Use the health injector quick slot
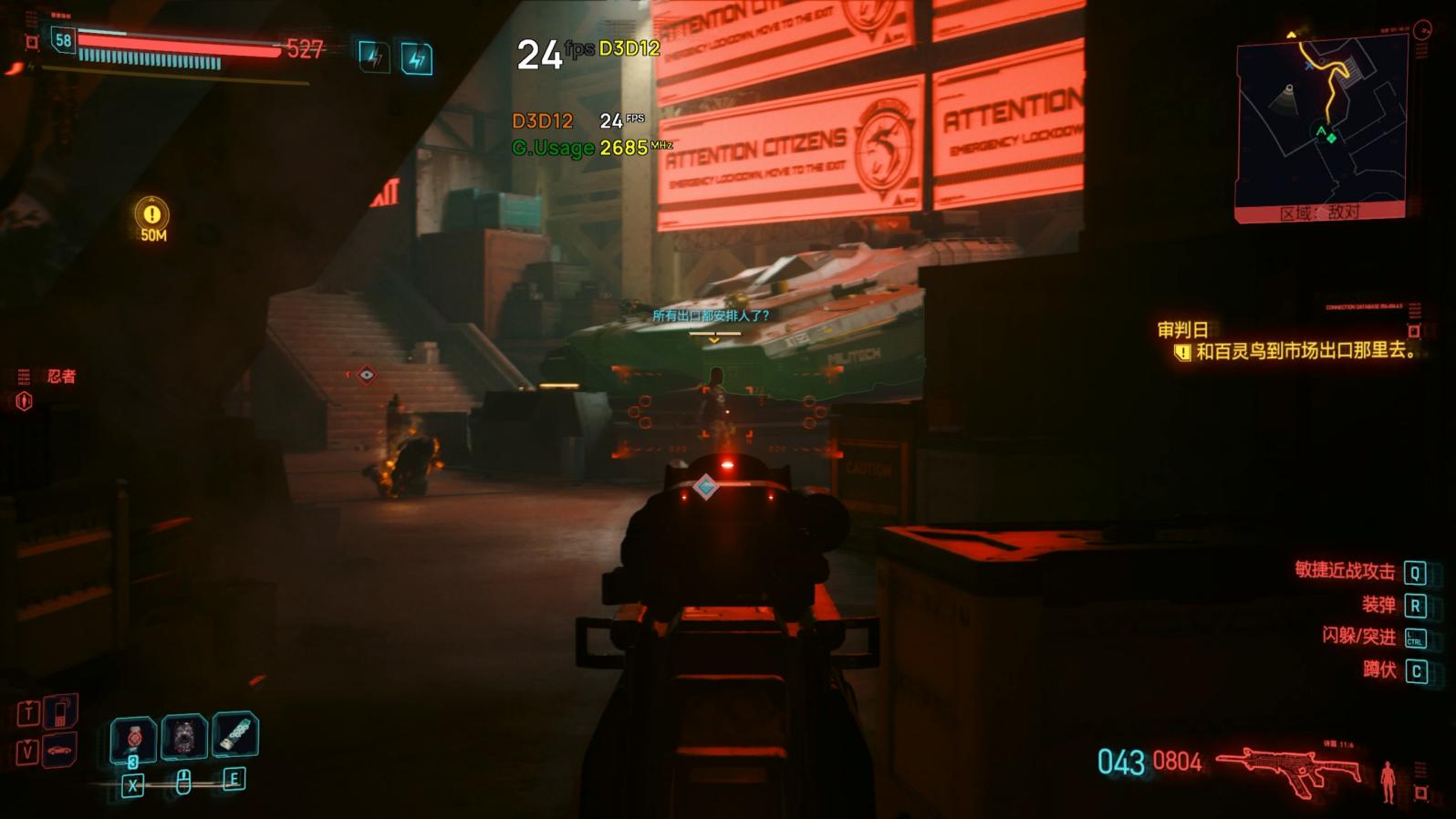Screen dimensions: 1456x819 click(133, 738)
